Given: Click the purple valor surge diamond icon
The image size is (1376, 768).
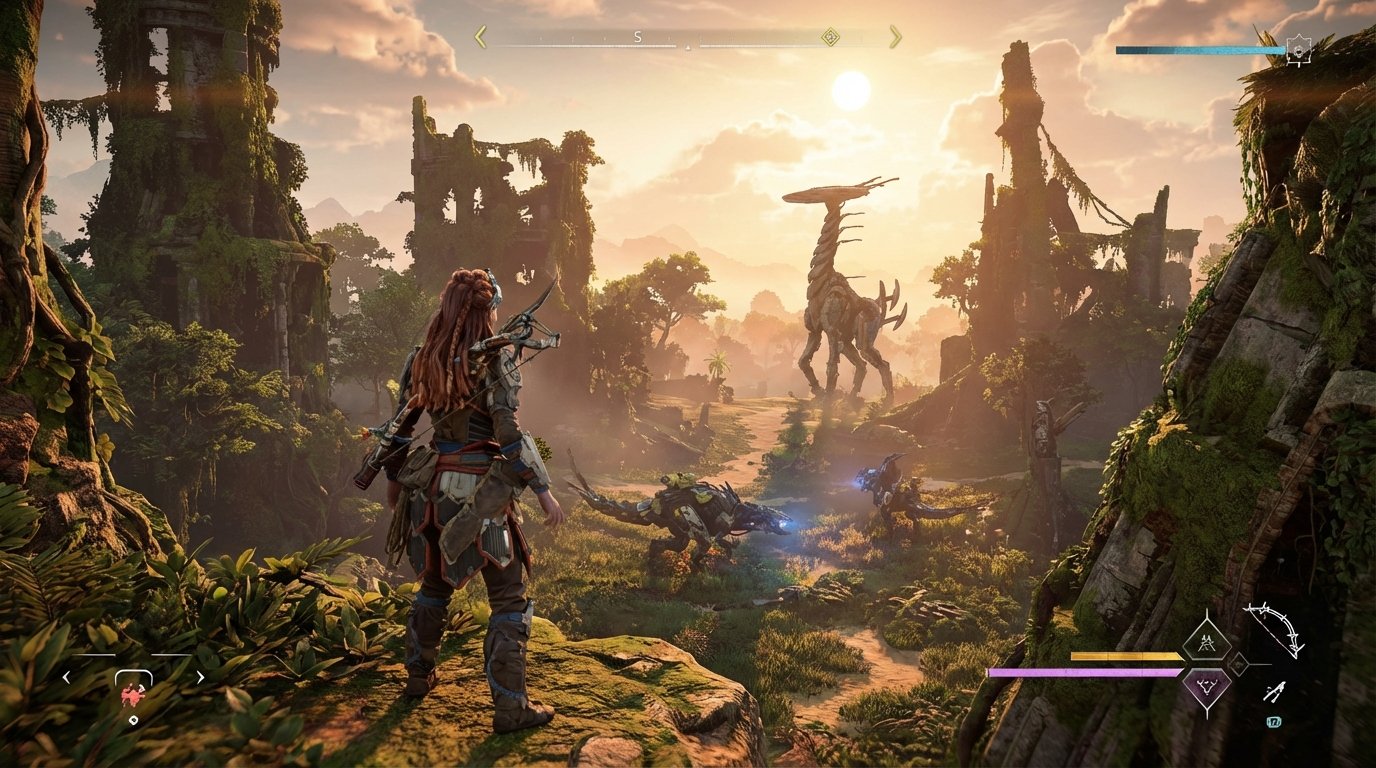Looking at the screenshot, I should point(1207,687).
